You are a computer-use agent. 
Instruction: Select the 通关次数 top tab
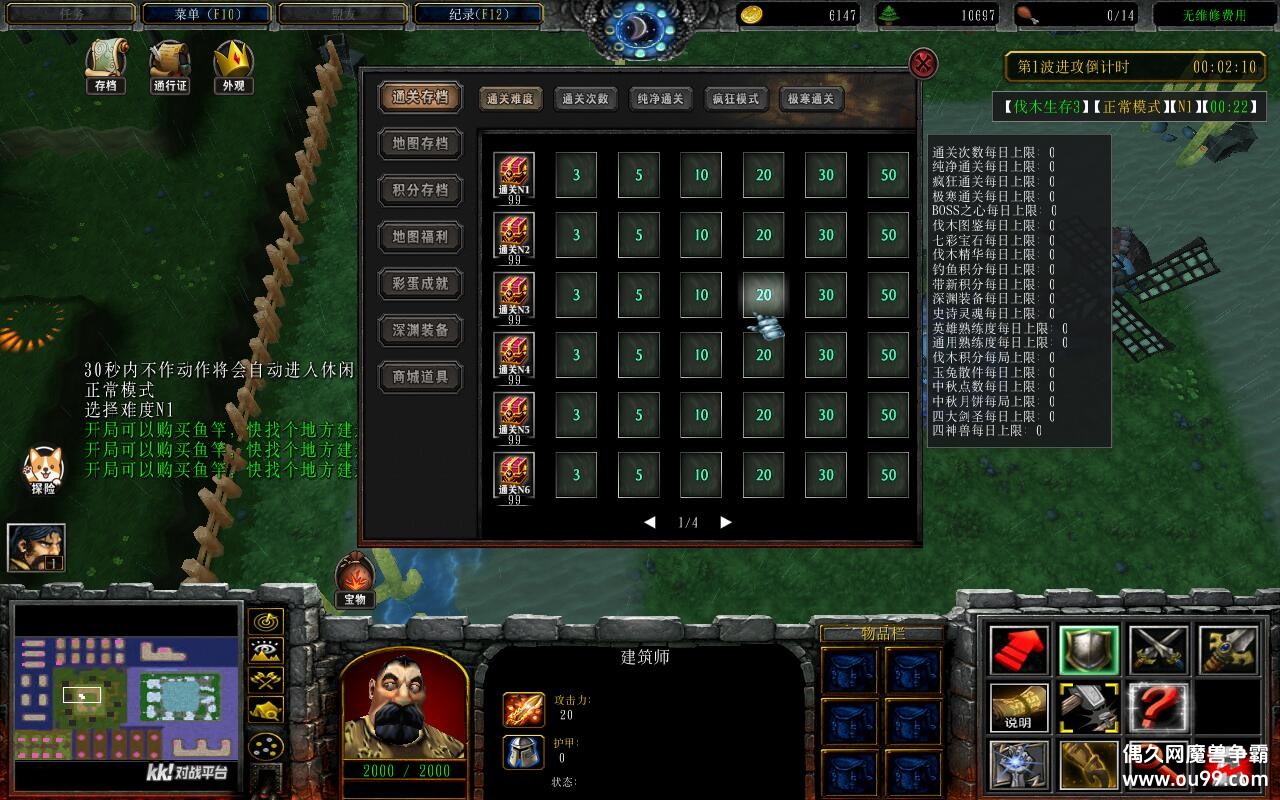(585, 99)
